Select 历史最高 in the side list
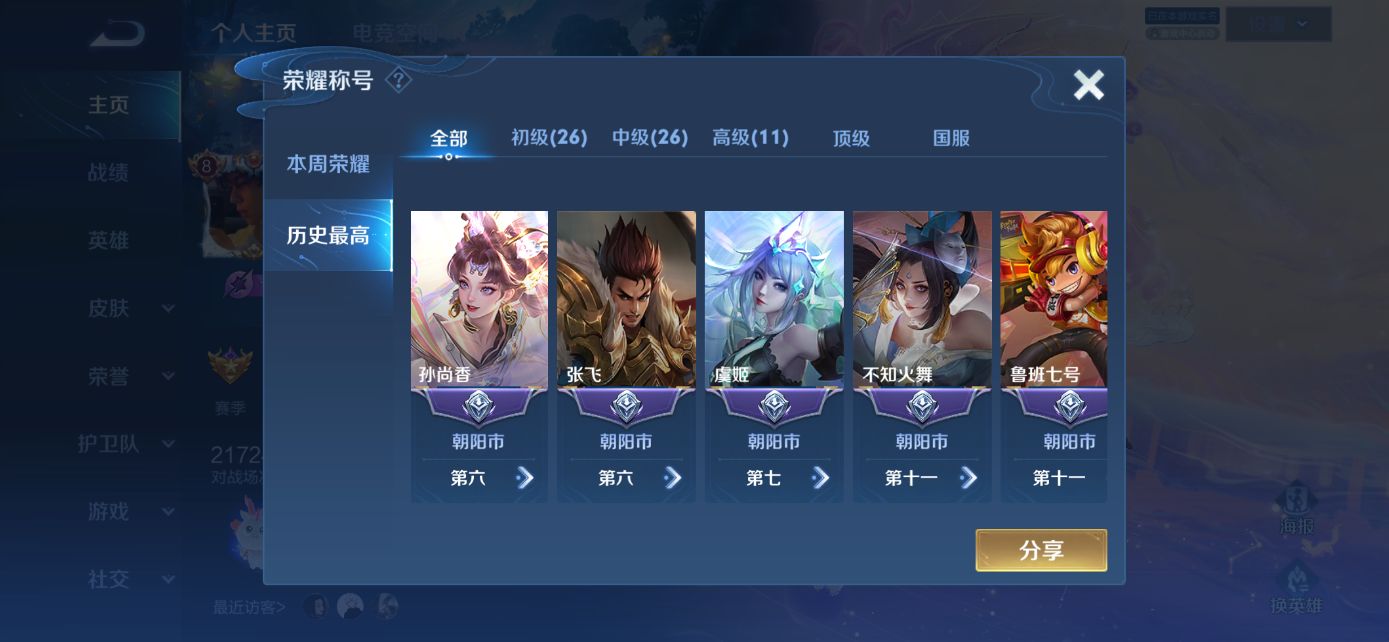The width and height of the screenshot is (1389, 642). (328, 236)
